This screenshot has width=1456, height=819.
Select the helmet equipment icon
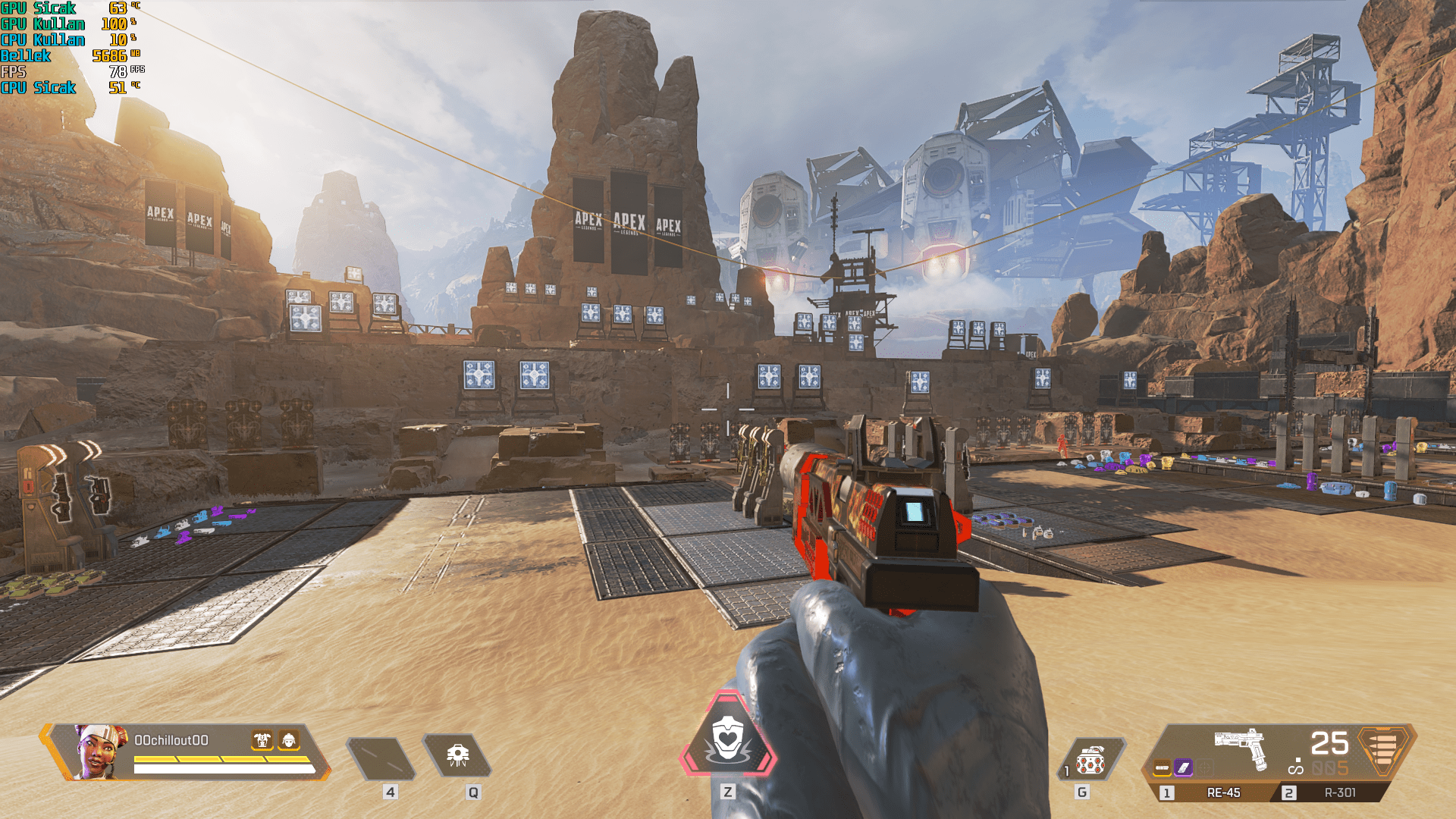pos(289,740)
